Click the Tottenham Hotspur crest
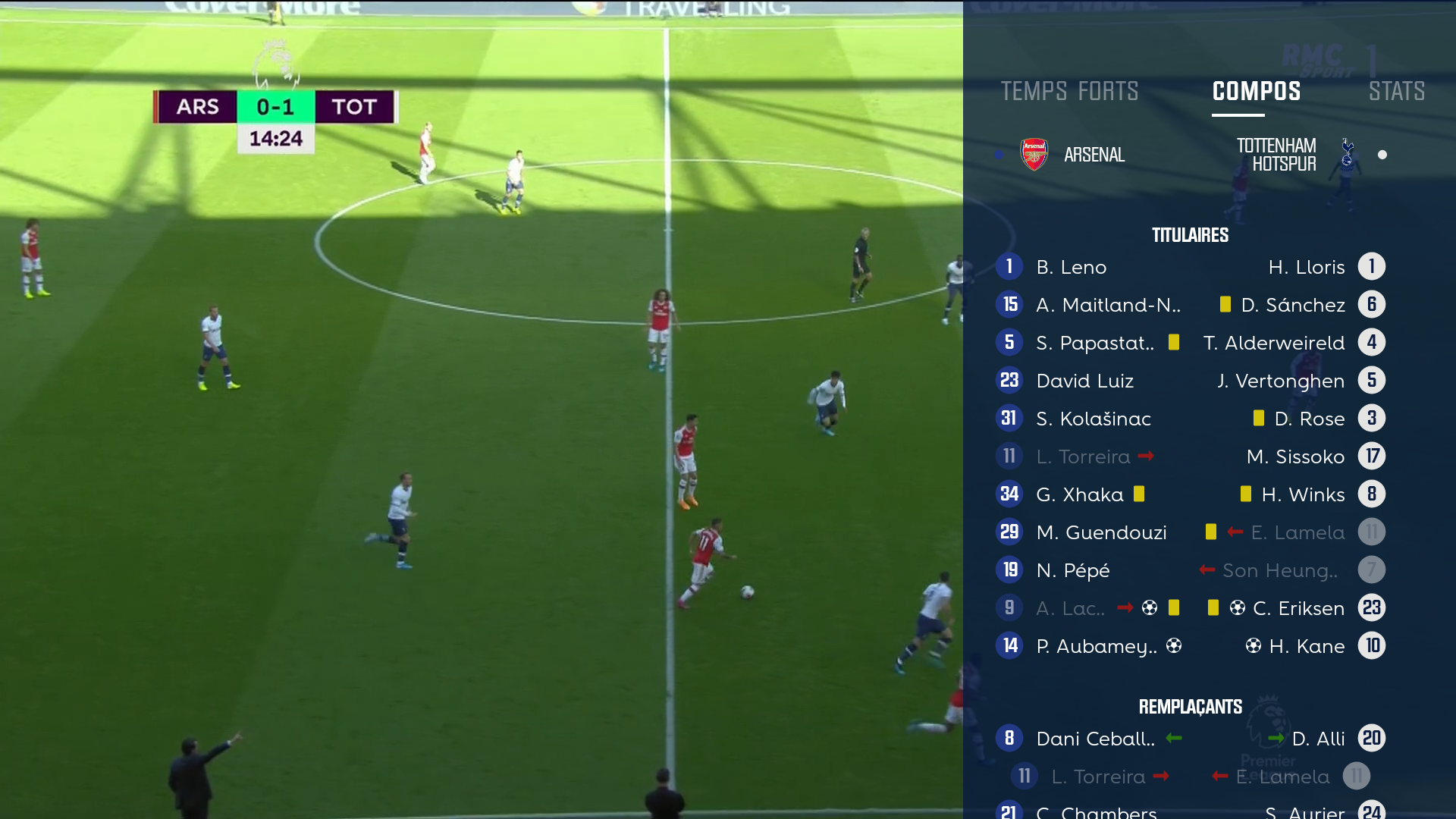1456x819 pixels. 1348,153
